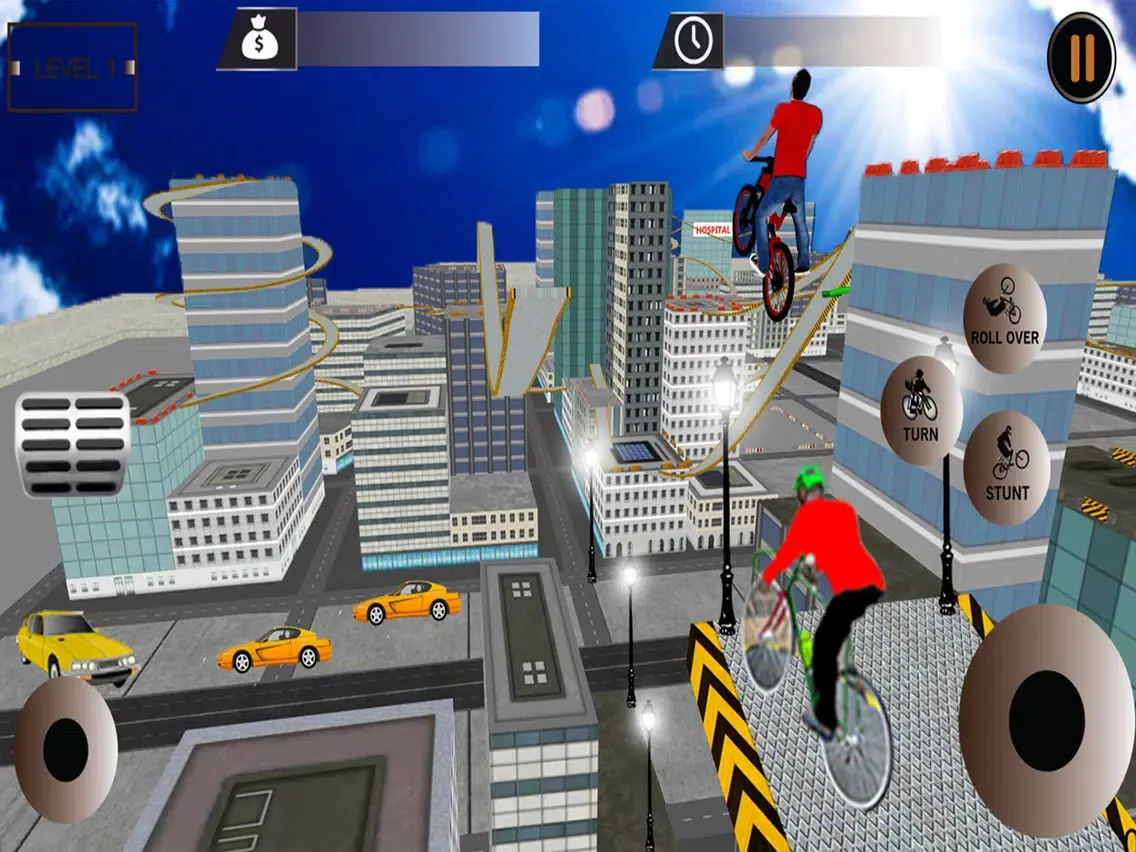This screenshot has width=1136, height=852.
Task: Pause the game with the orange pause button
Action: pos(1081,57)
